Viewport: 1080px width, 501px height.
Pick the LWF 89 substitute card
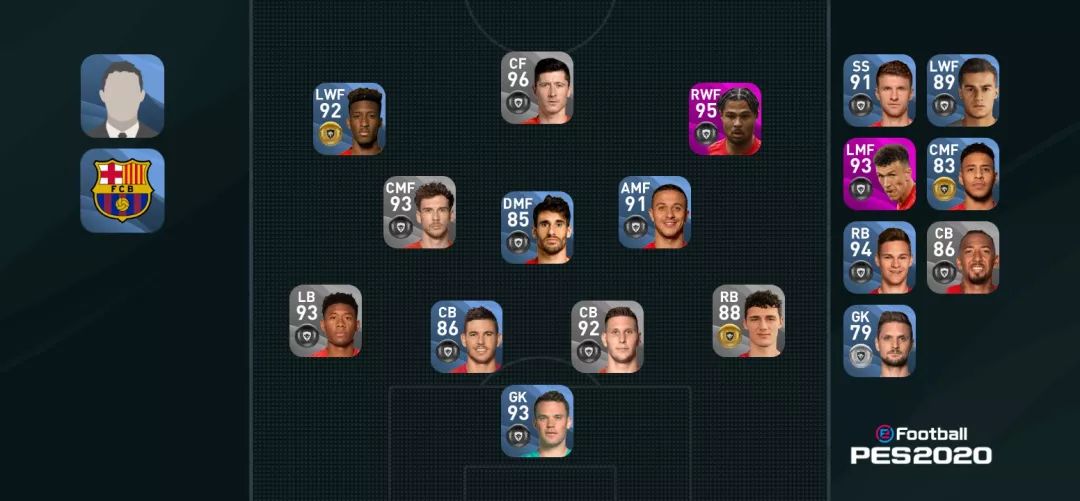point(962,90)
